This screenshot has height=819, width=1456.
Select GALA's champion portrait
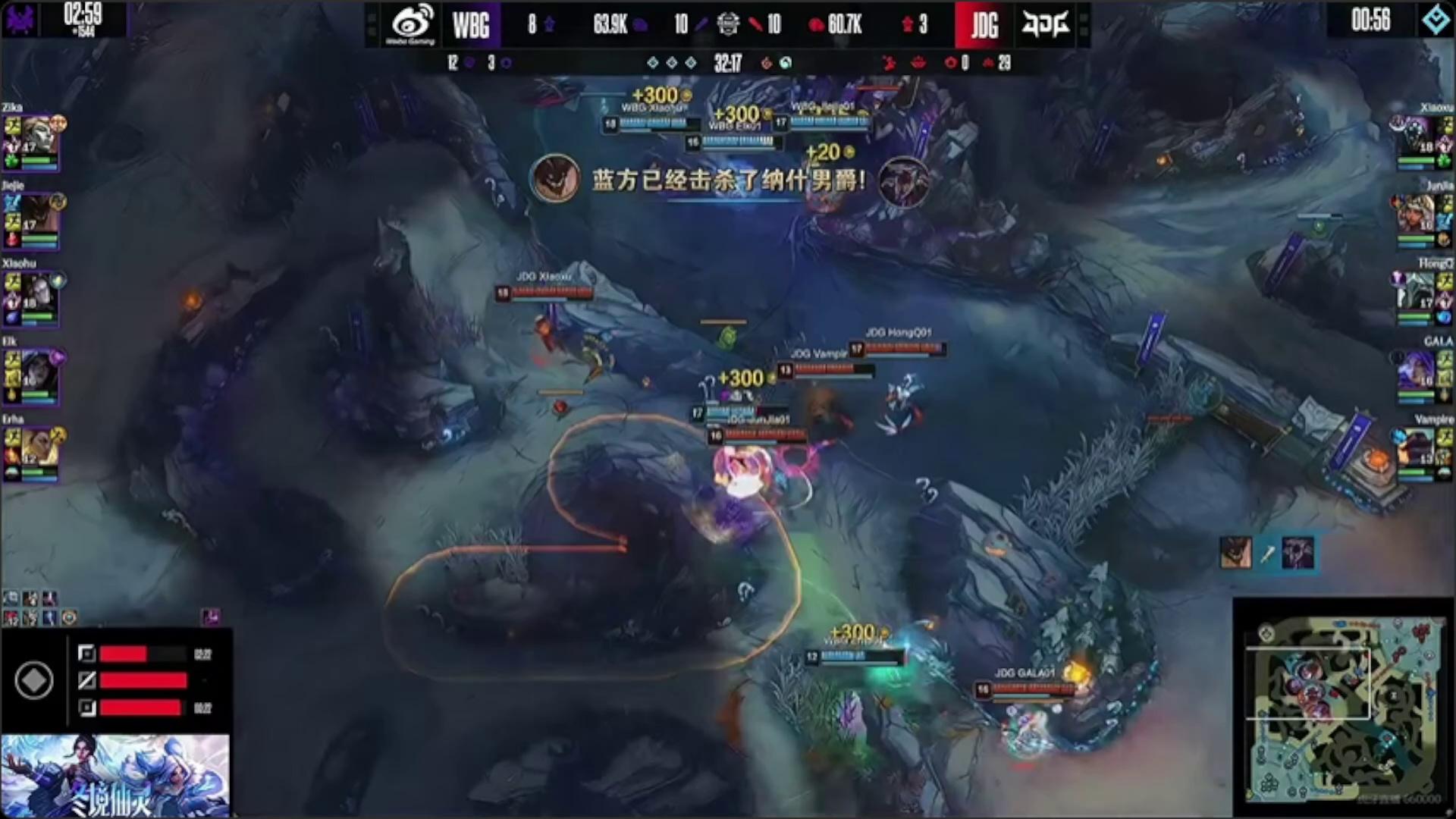point(1415,370)
